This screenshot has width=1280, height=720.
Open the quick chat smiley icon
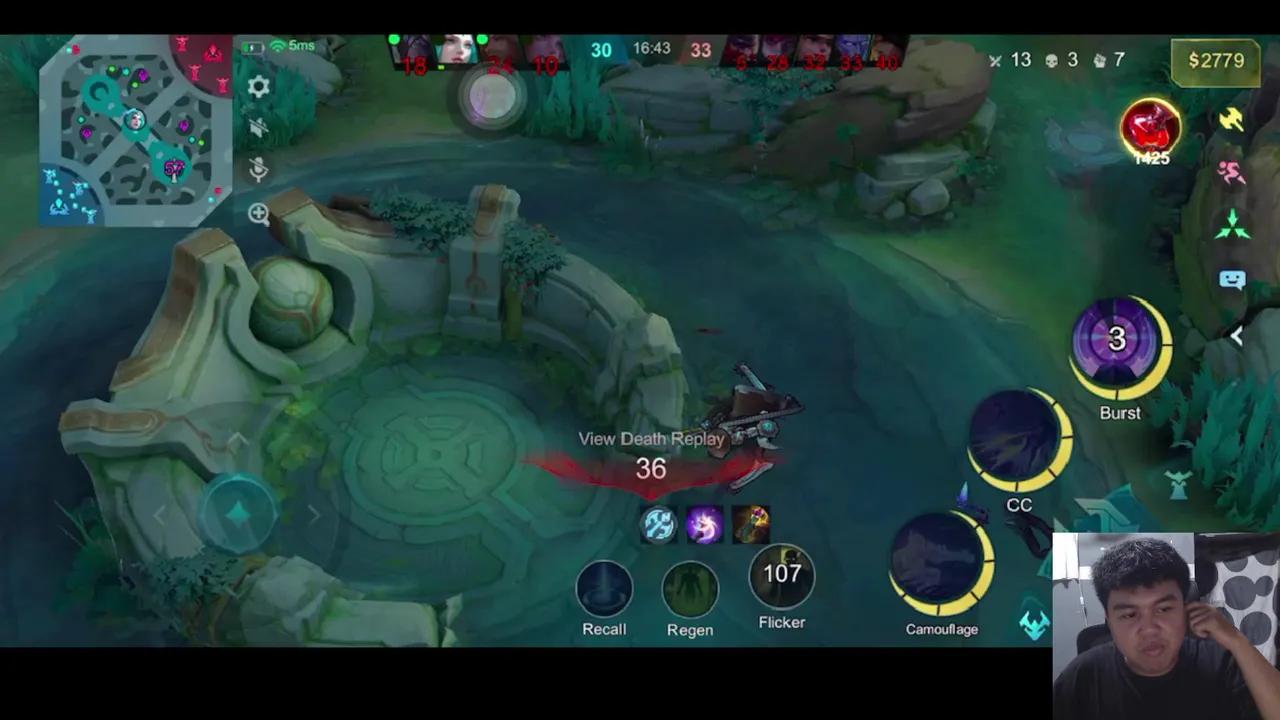1231,280
